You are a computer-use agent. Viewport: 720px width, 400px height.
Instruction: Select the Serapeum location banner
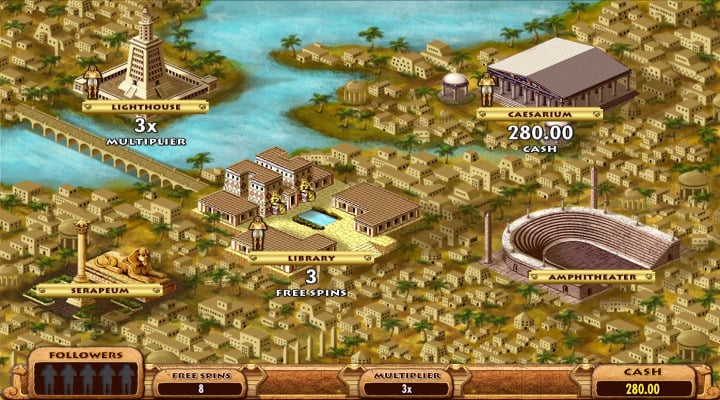pos(98,290)
